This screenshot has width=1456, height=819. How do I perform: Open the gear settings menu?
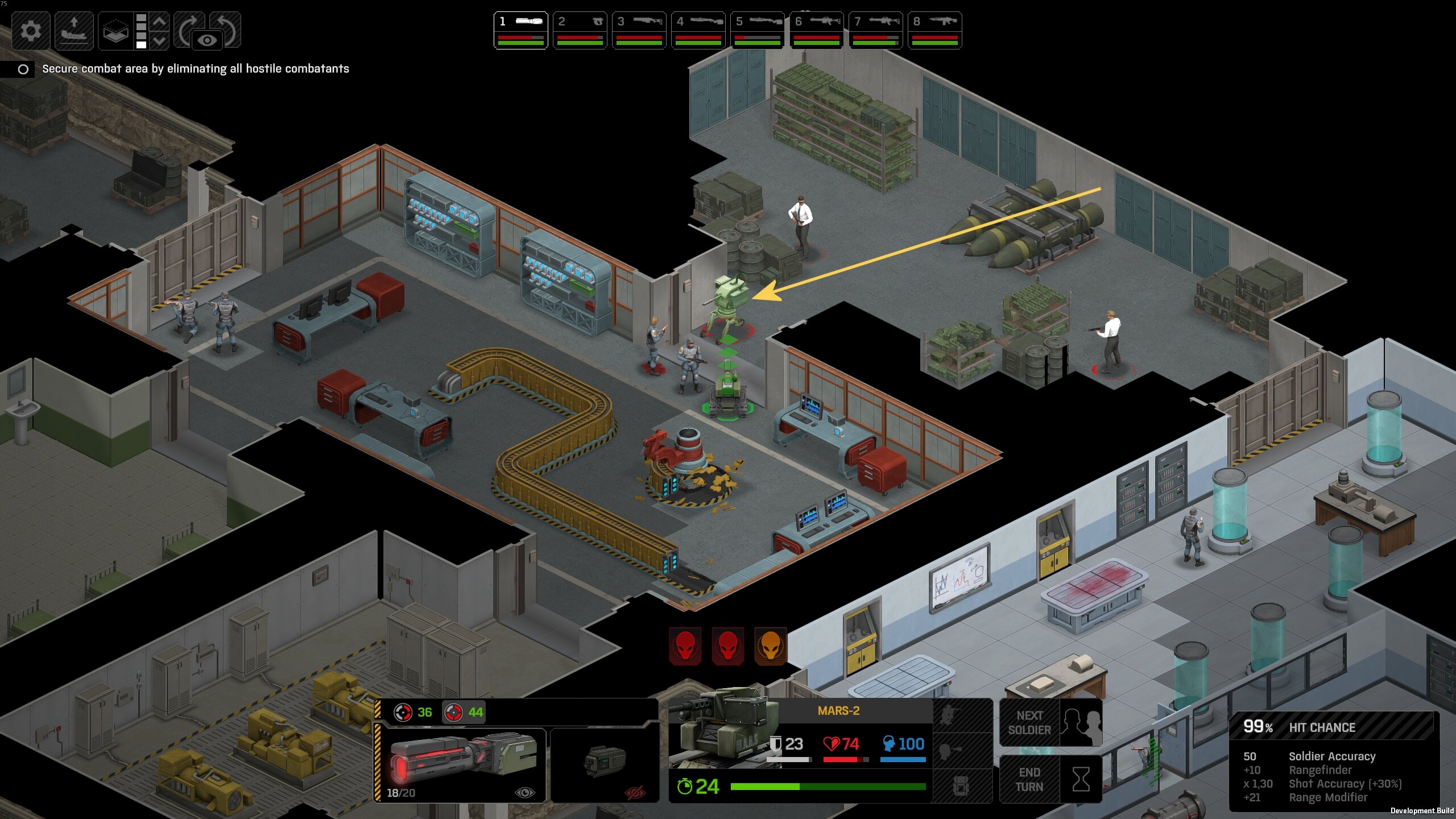point(31,31)
